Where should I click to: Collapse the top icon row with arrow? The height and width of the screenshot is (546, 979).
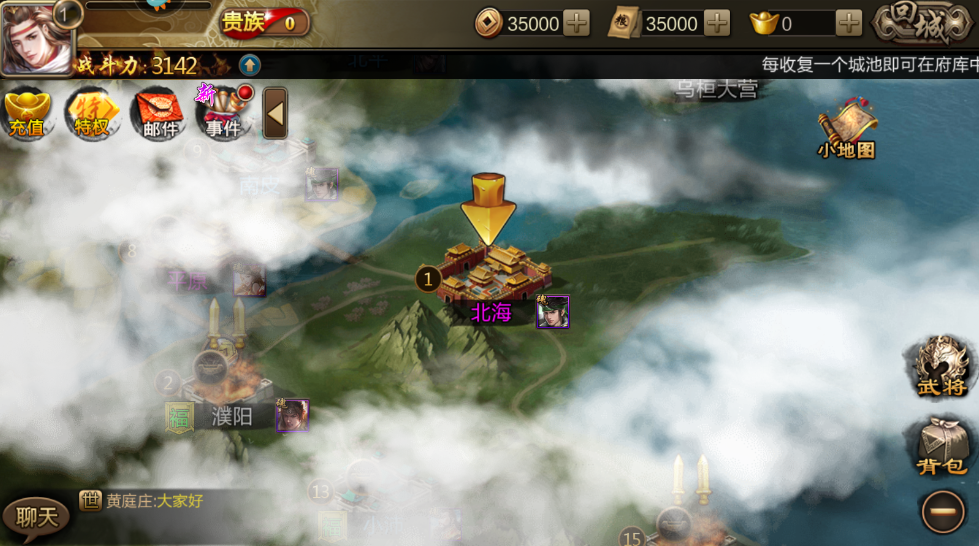tap(275, 114)
